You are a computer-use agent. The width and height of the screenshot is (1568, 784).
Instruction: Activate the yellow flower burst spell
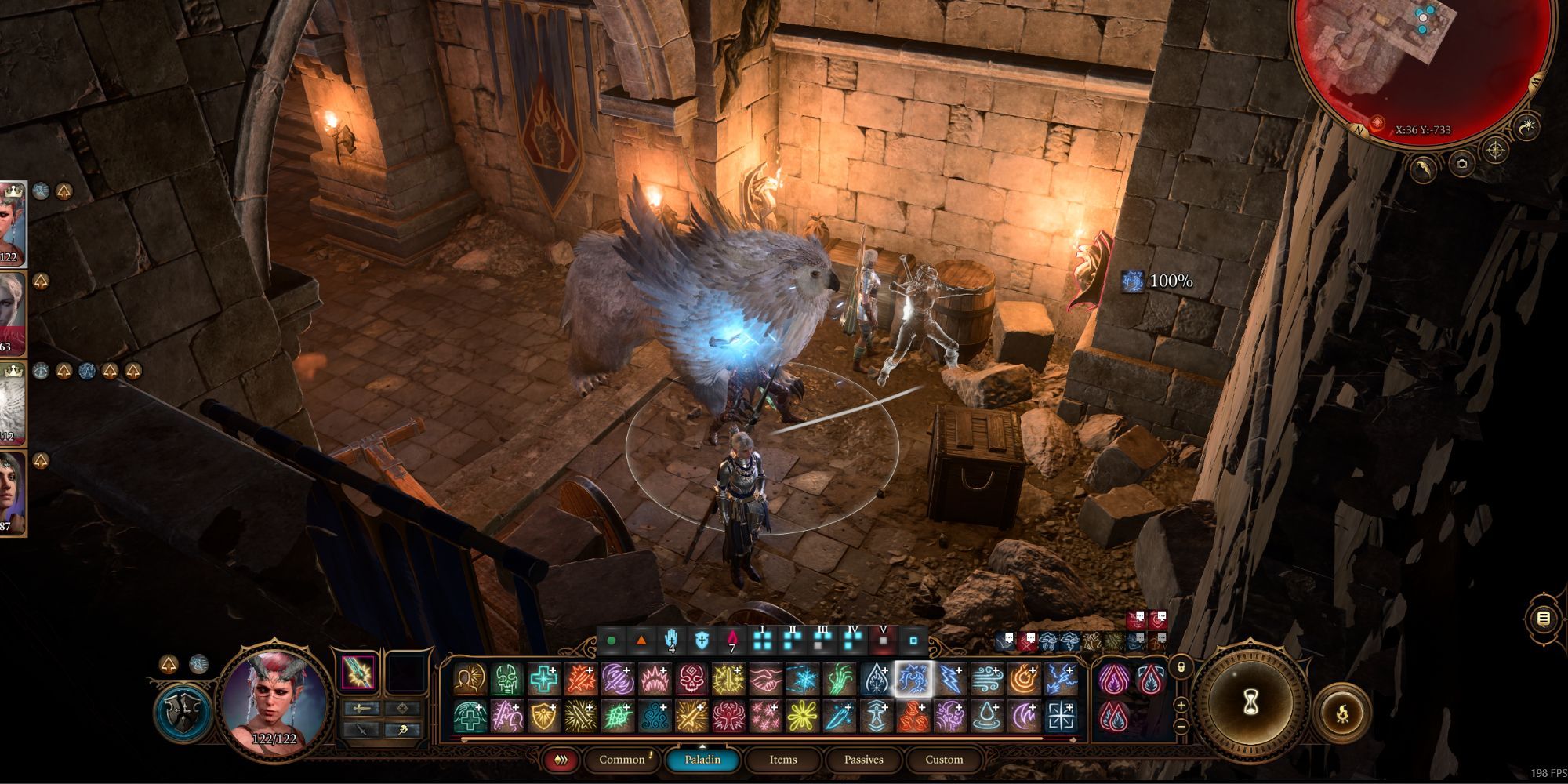(802, 716)
